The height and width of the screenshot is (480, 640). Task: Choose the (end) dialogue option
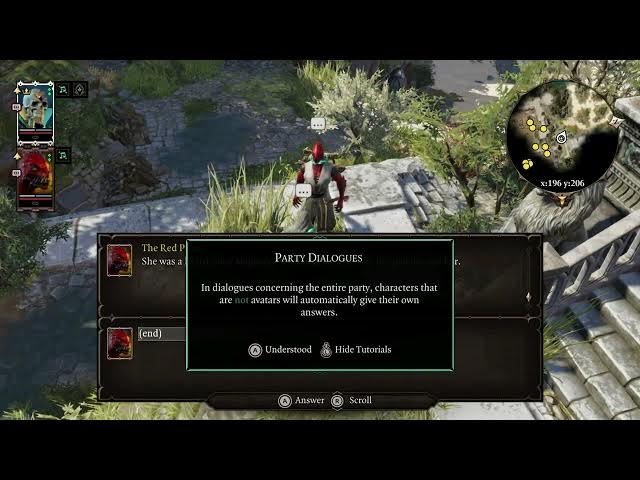[x=150, y=334]
